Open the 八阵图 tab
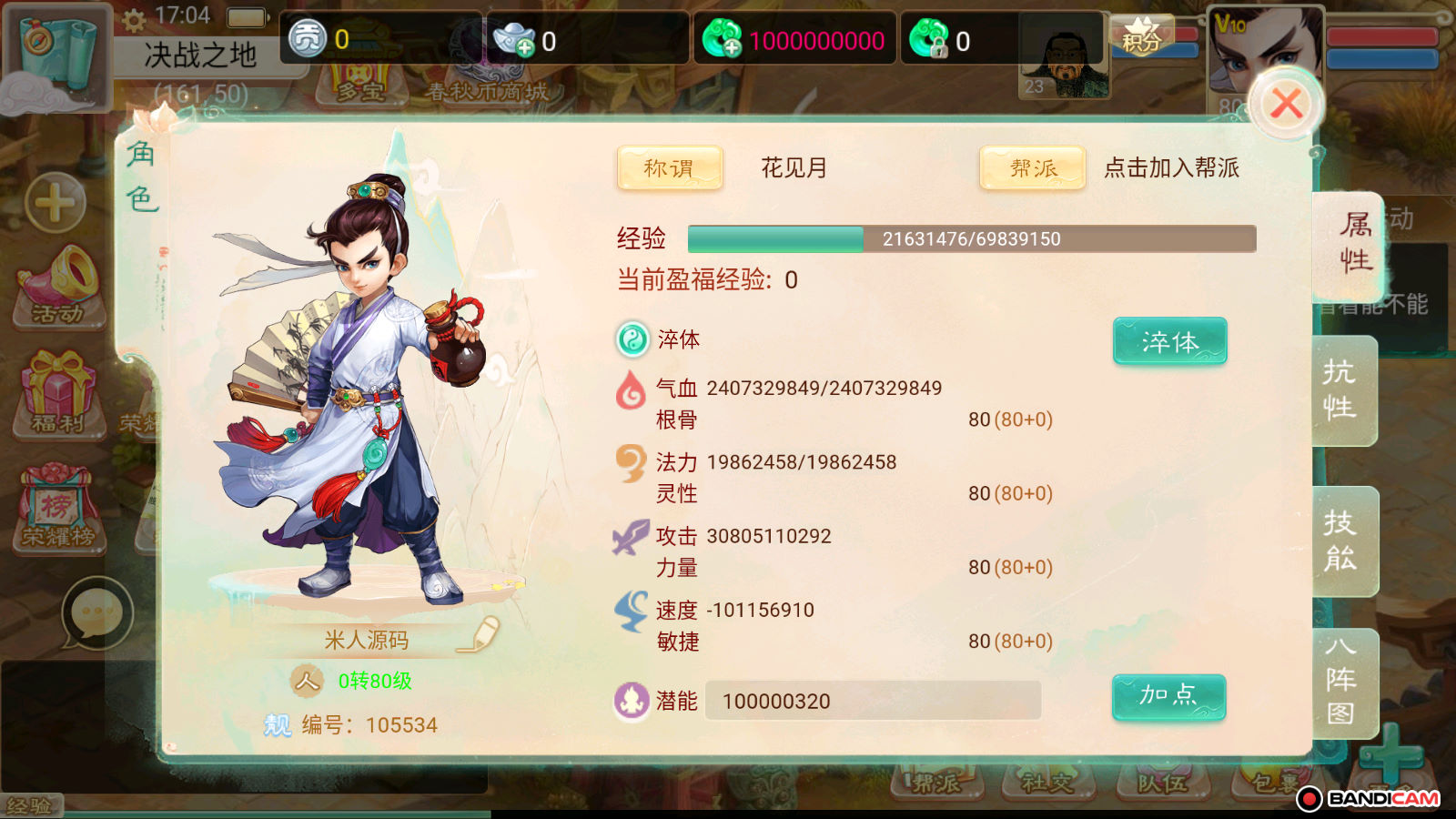1456x819 pixels. [x=1341, y=681]
